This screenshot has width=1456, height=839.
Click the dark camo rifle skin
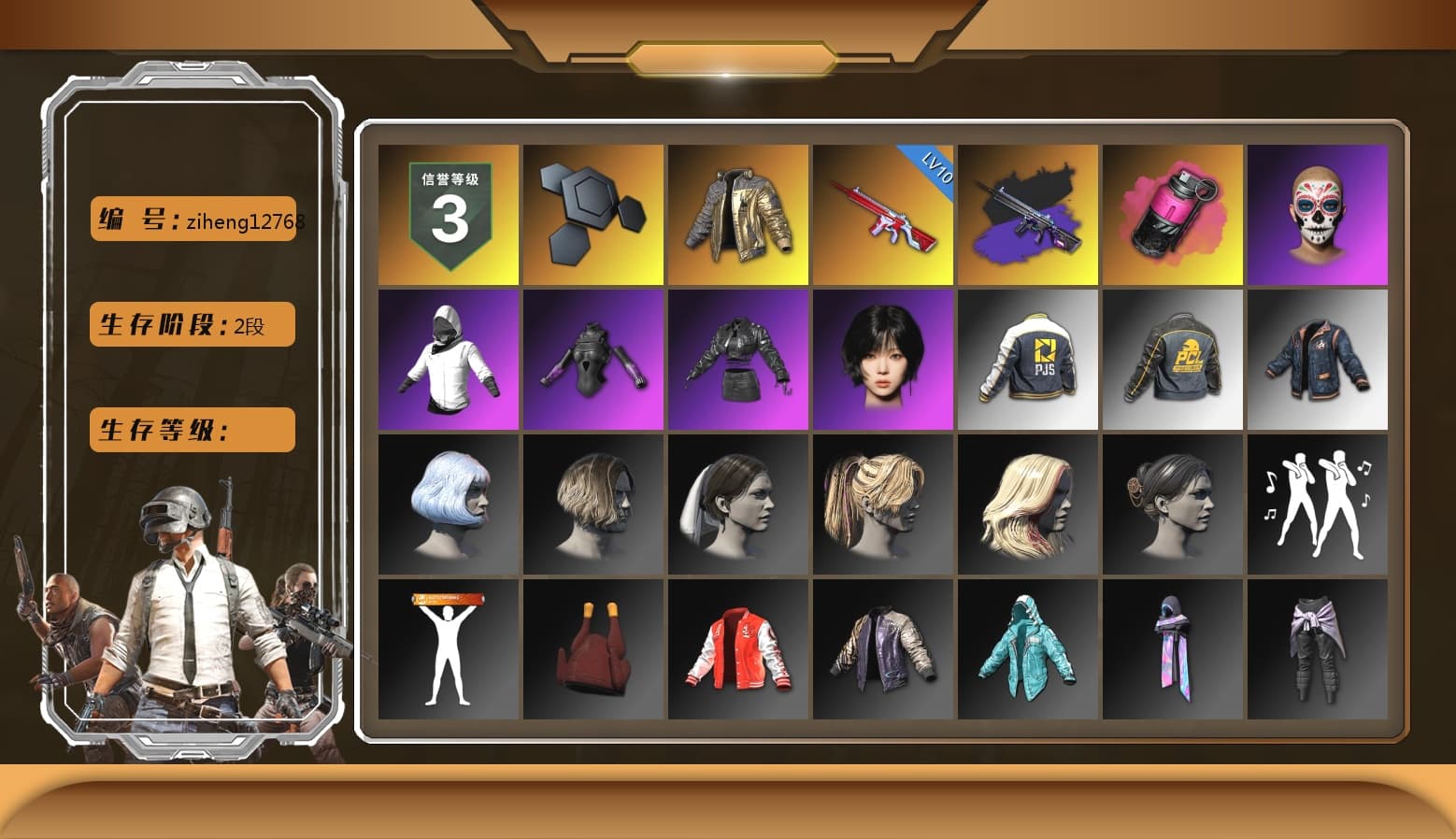1028,213
